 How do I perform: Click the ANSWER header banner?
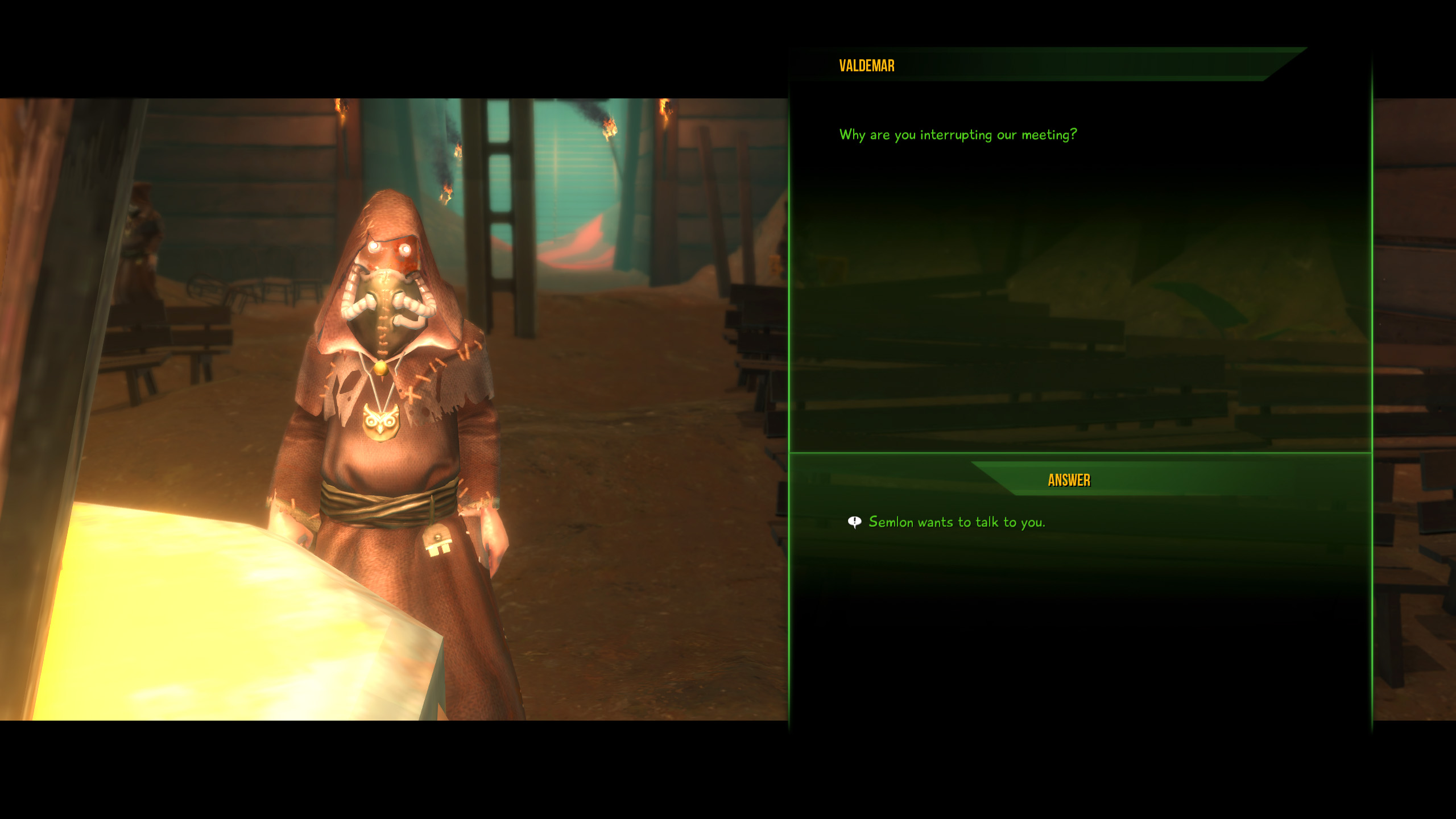pyautogui.click(x=1068, y=479)
